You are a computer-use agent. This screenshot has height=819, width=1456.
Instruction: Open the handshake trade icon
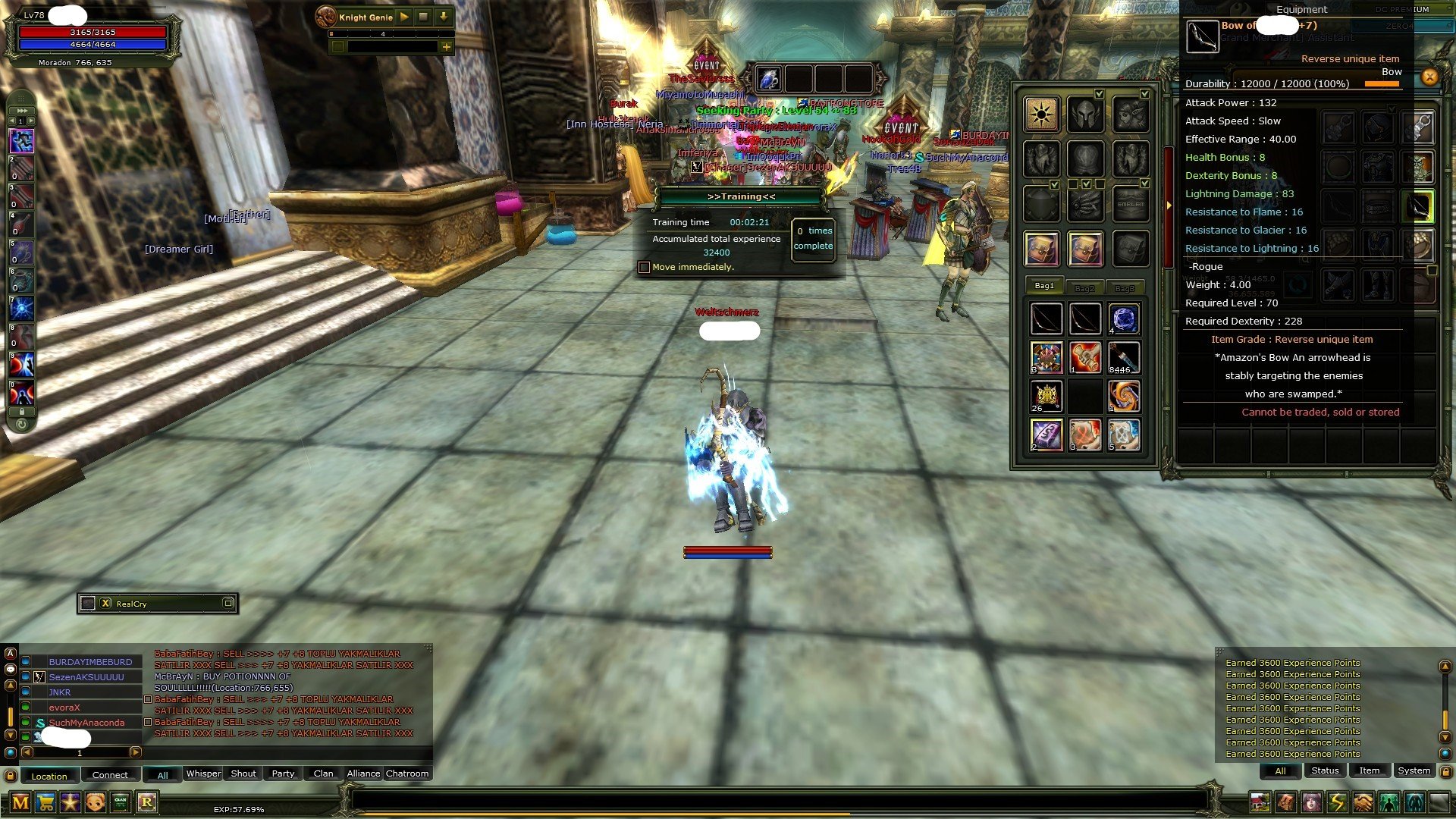tap(1363, 802)
